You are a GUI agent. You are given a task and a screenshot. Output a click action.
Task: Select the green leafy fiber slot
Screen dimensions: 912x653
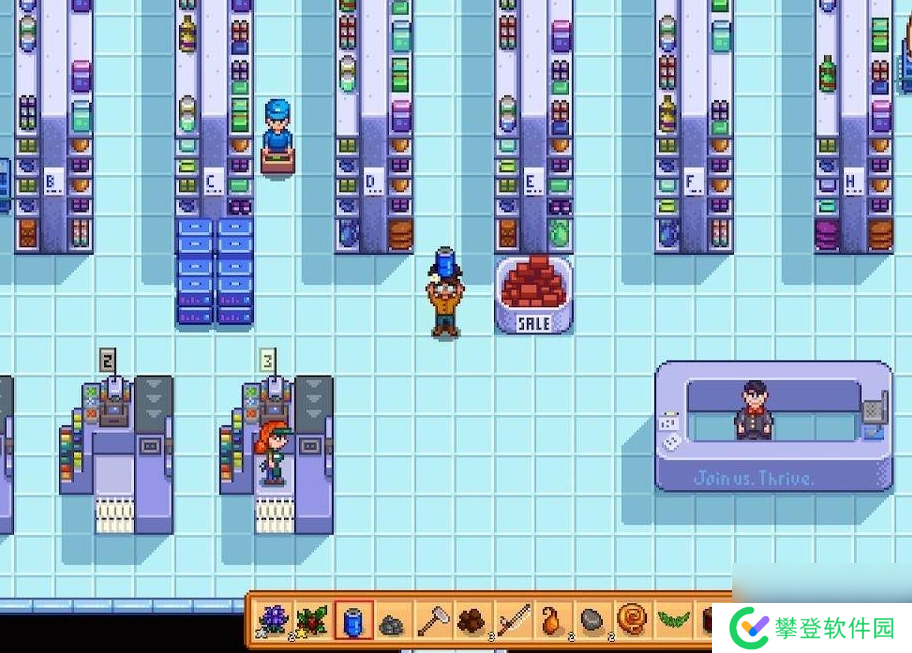(671, 622)
